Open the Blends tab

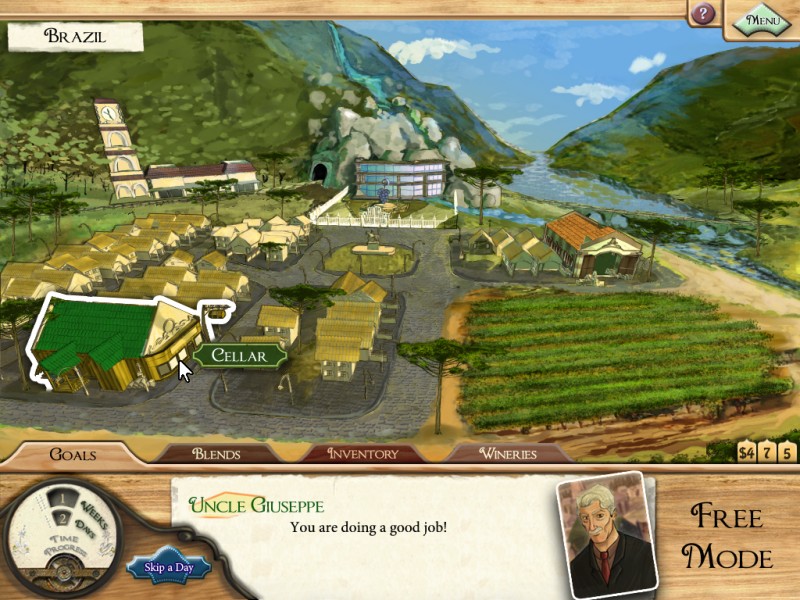click(216, 454)
